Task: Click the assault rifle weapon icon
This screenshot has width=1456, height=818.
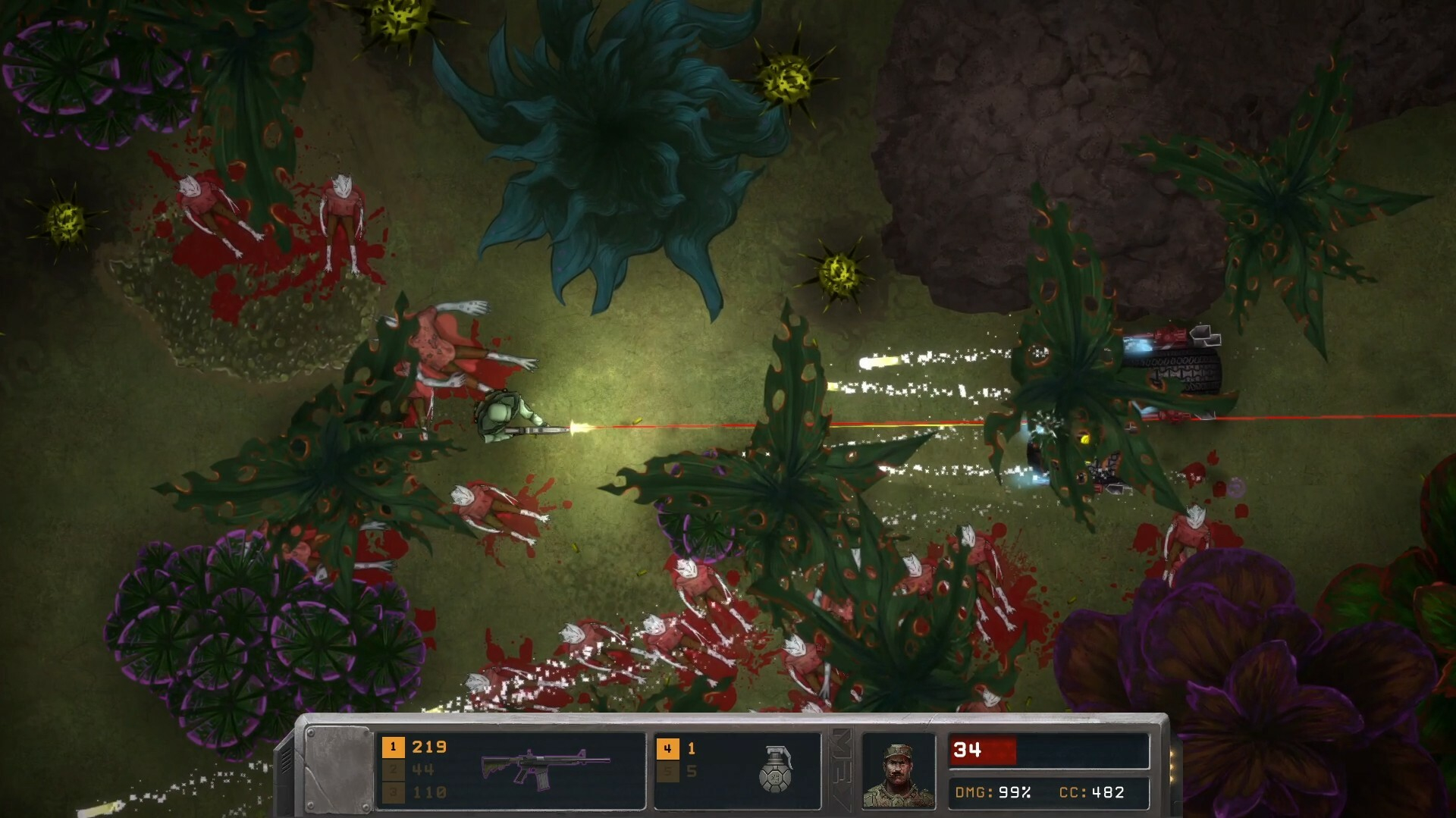Action: pos(545,767)
